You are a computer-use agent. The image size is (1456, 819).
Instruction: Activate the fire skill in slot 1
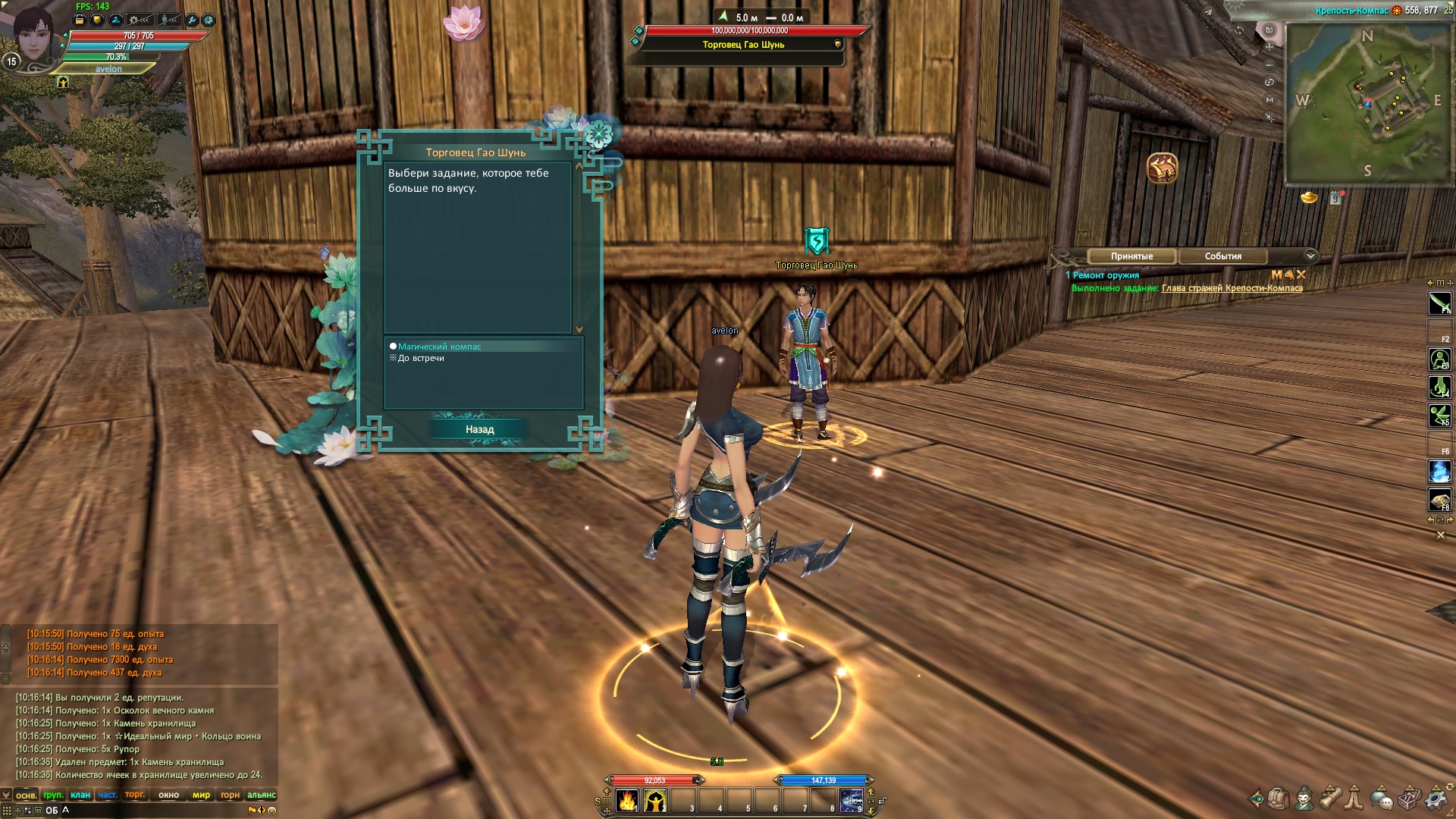[627, 801]
